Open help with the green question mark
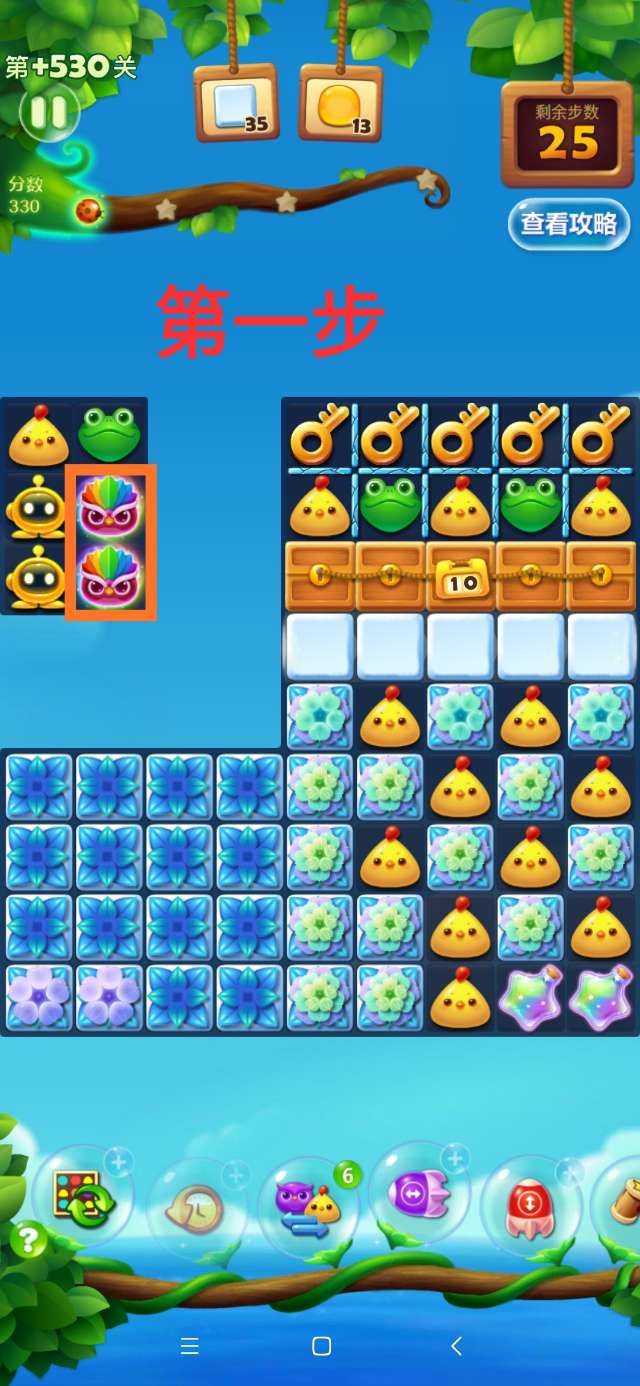Image resolution: width=640 pixels, height=1386 pixels. point(28,1241)
